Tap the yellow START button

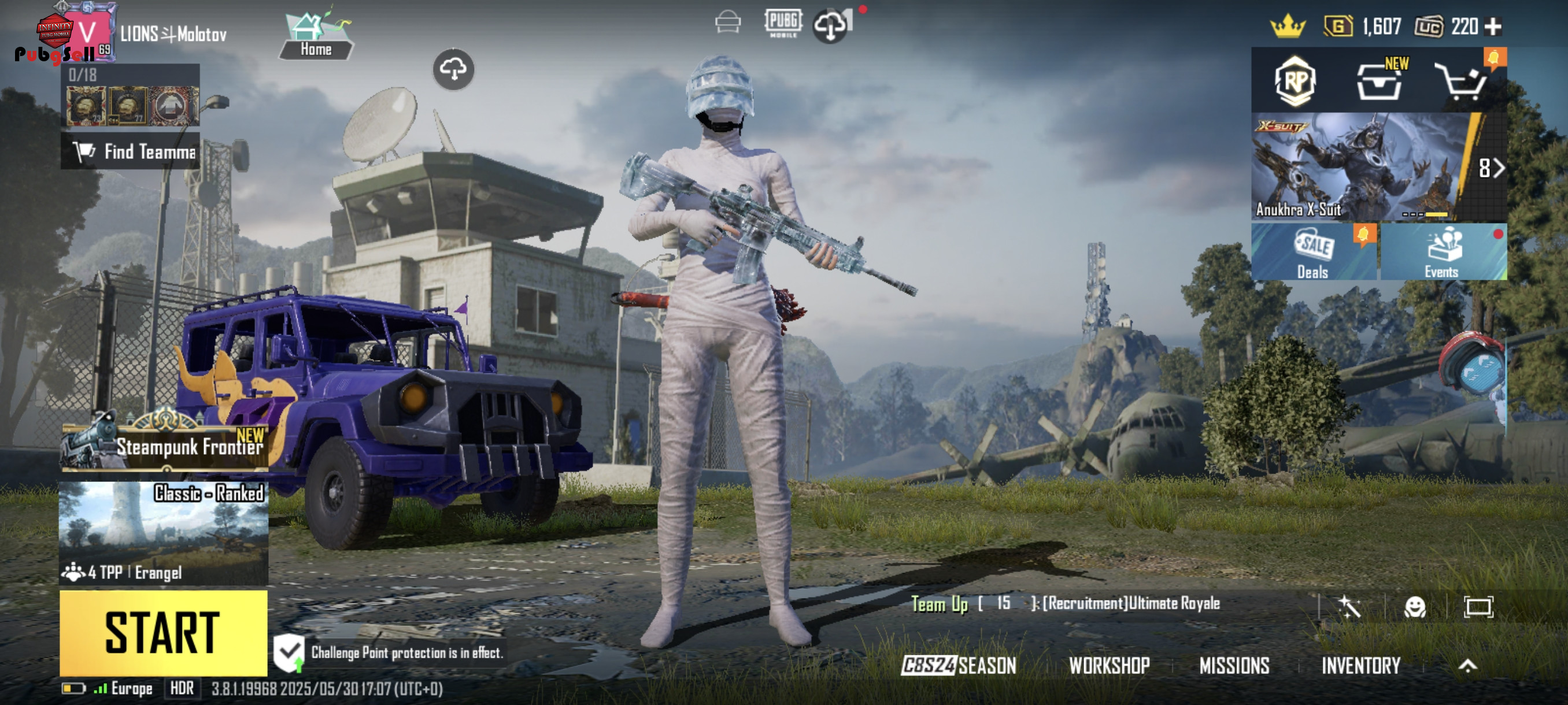click(163, 633)
